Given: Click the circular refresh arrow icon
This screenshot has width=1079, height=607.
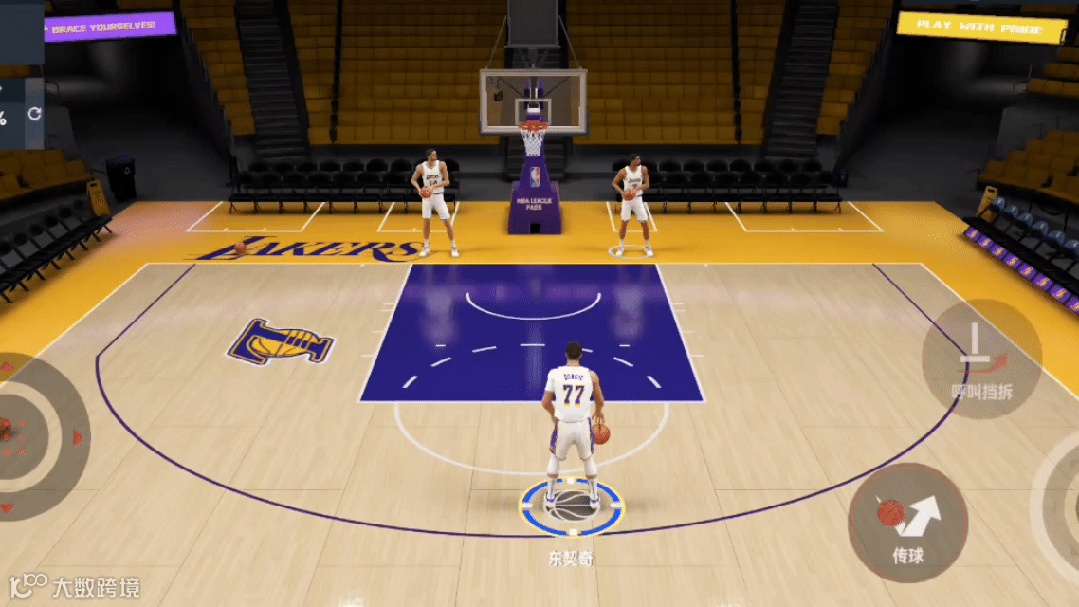Looking at the screenshot, I should click(x=34, y=114).
